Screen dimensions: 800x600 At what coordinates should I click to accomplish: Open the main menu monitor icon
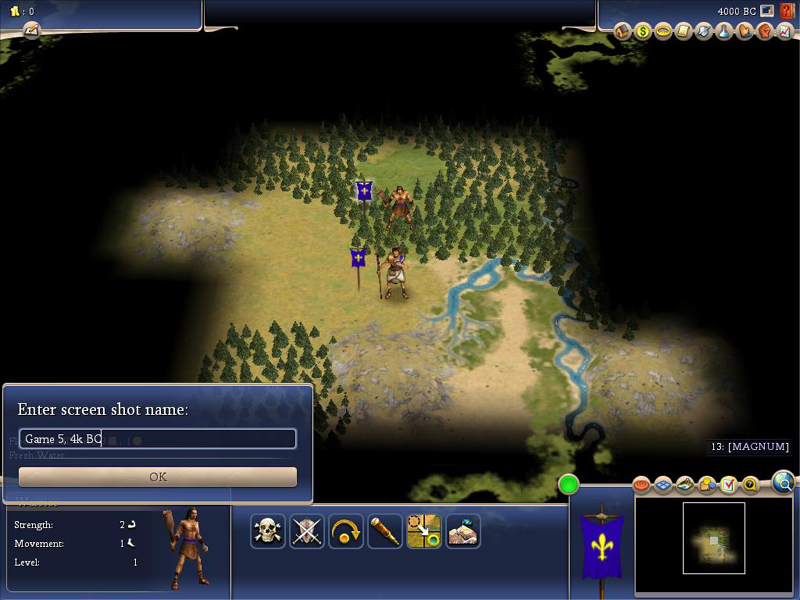pyautogui.click(x=767, y=11)
